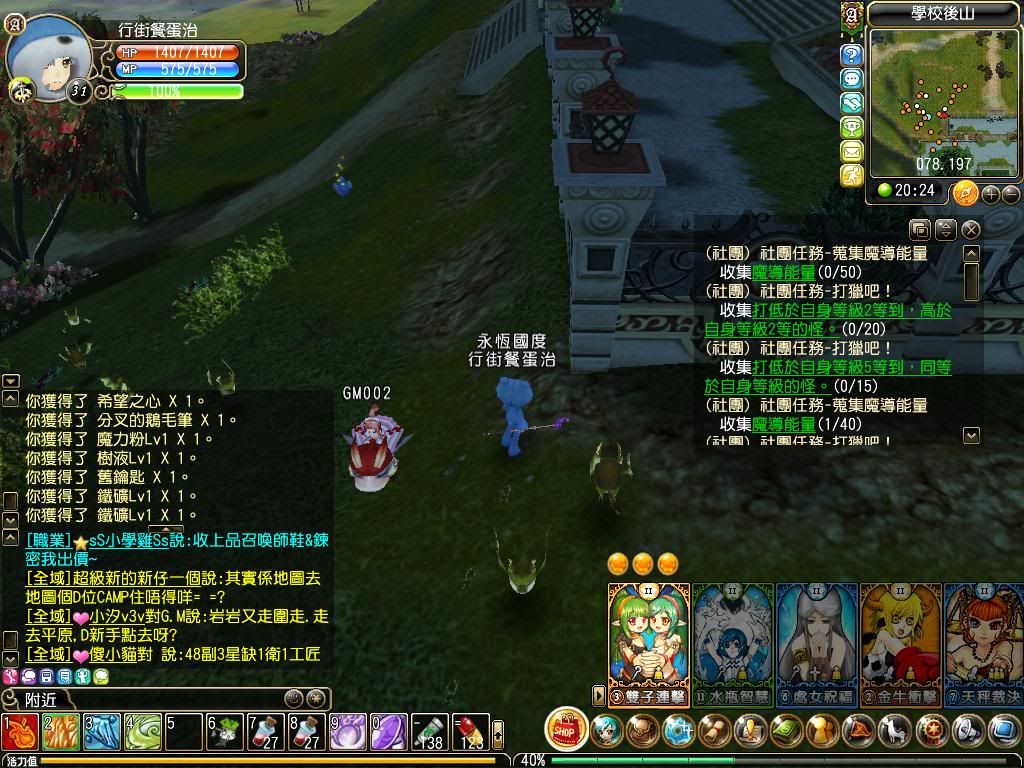
Task: Open the yellow mail envelope icon
Action: [852, 151]
